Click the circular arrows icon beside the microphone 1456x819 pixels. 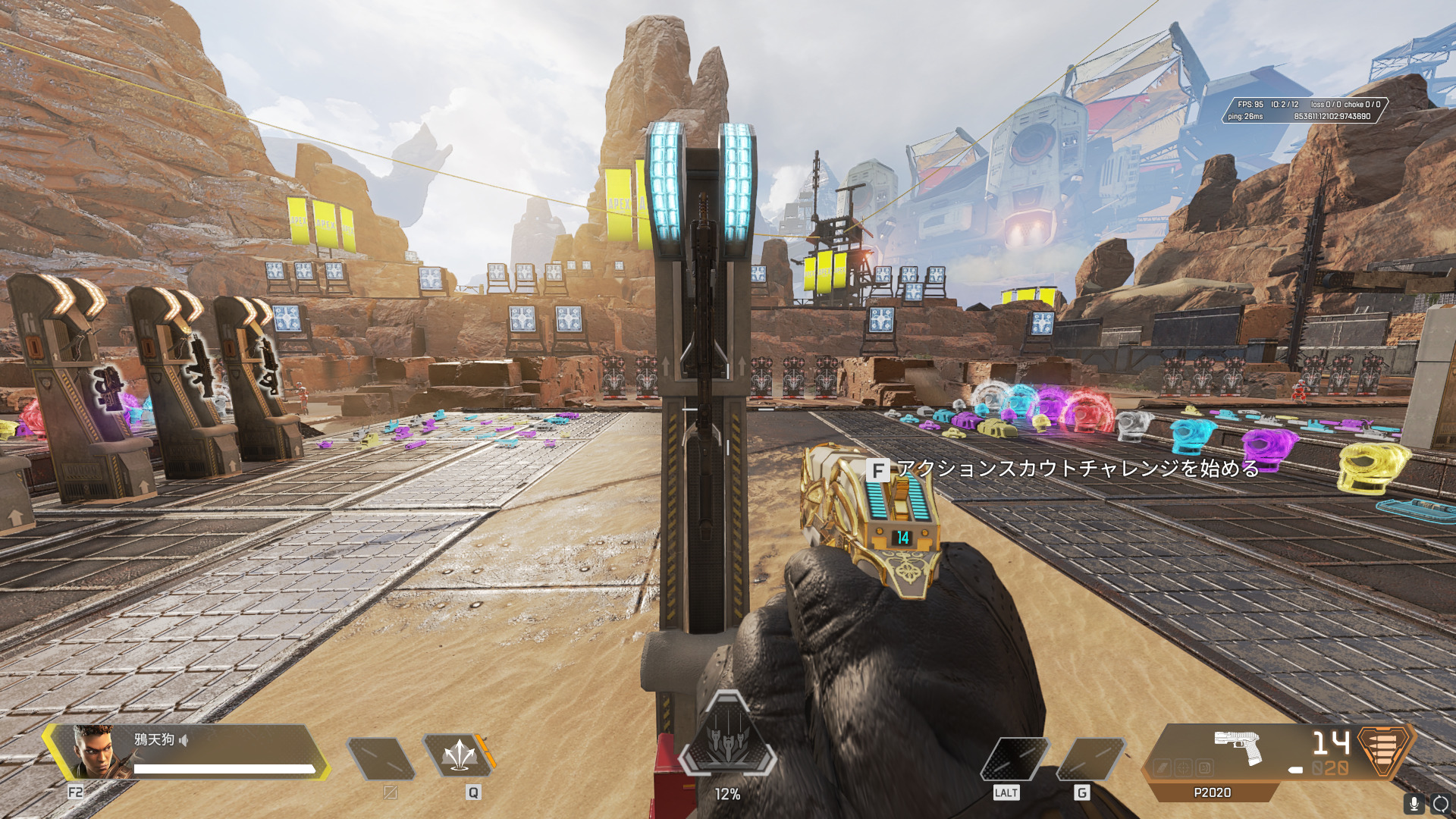(1441, 803)
